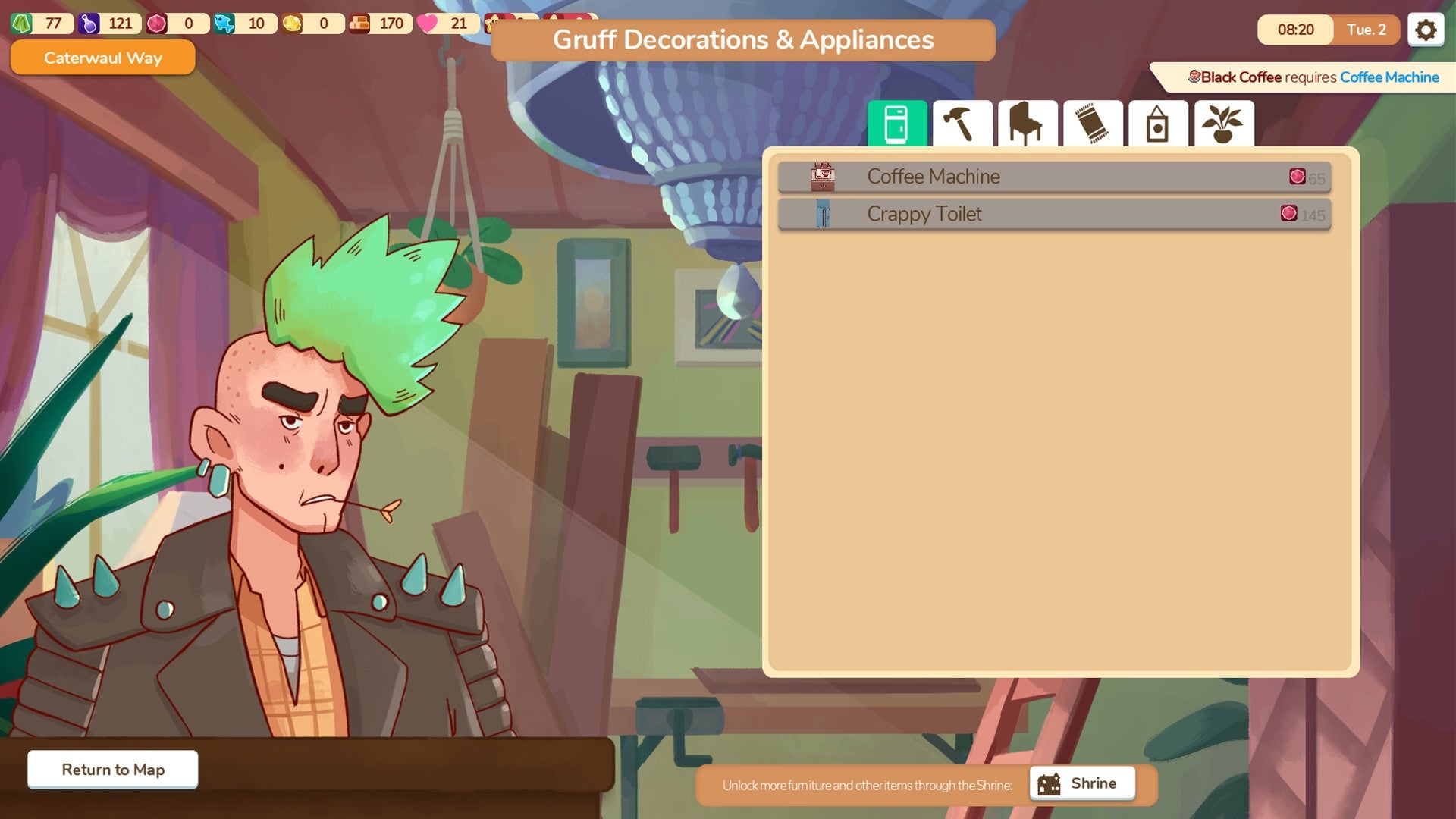Open the settings gear menu
Screen dimensions: 1456x819
click(x=1425, y=29)
